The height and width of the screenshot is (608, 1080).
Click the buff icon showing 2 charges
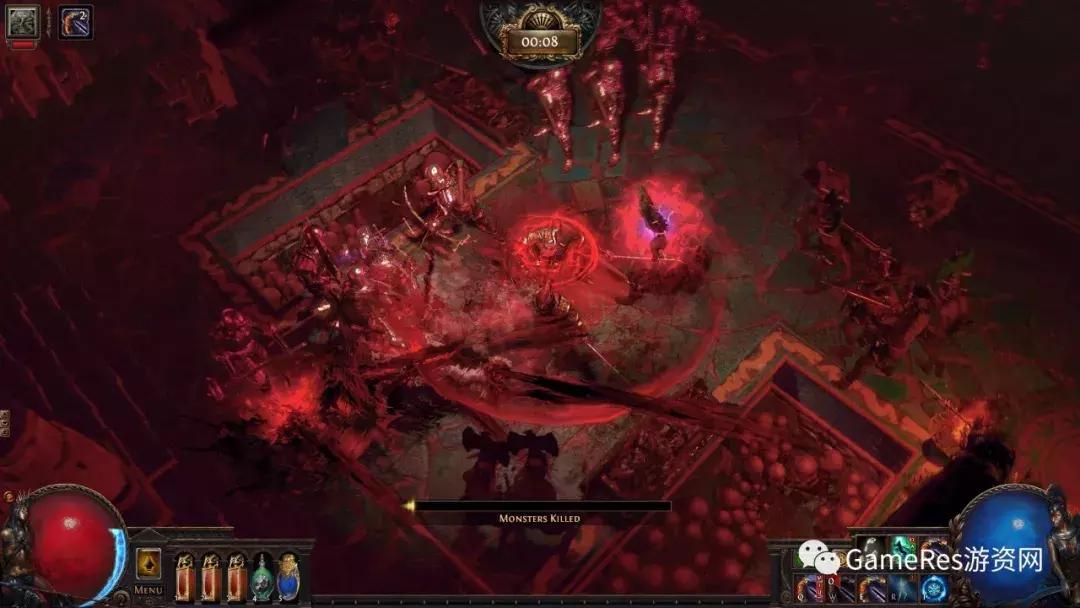(75, 21)
